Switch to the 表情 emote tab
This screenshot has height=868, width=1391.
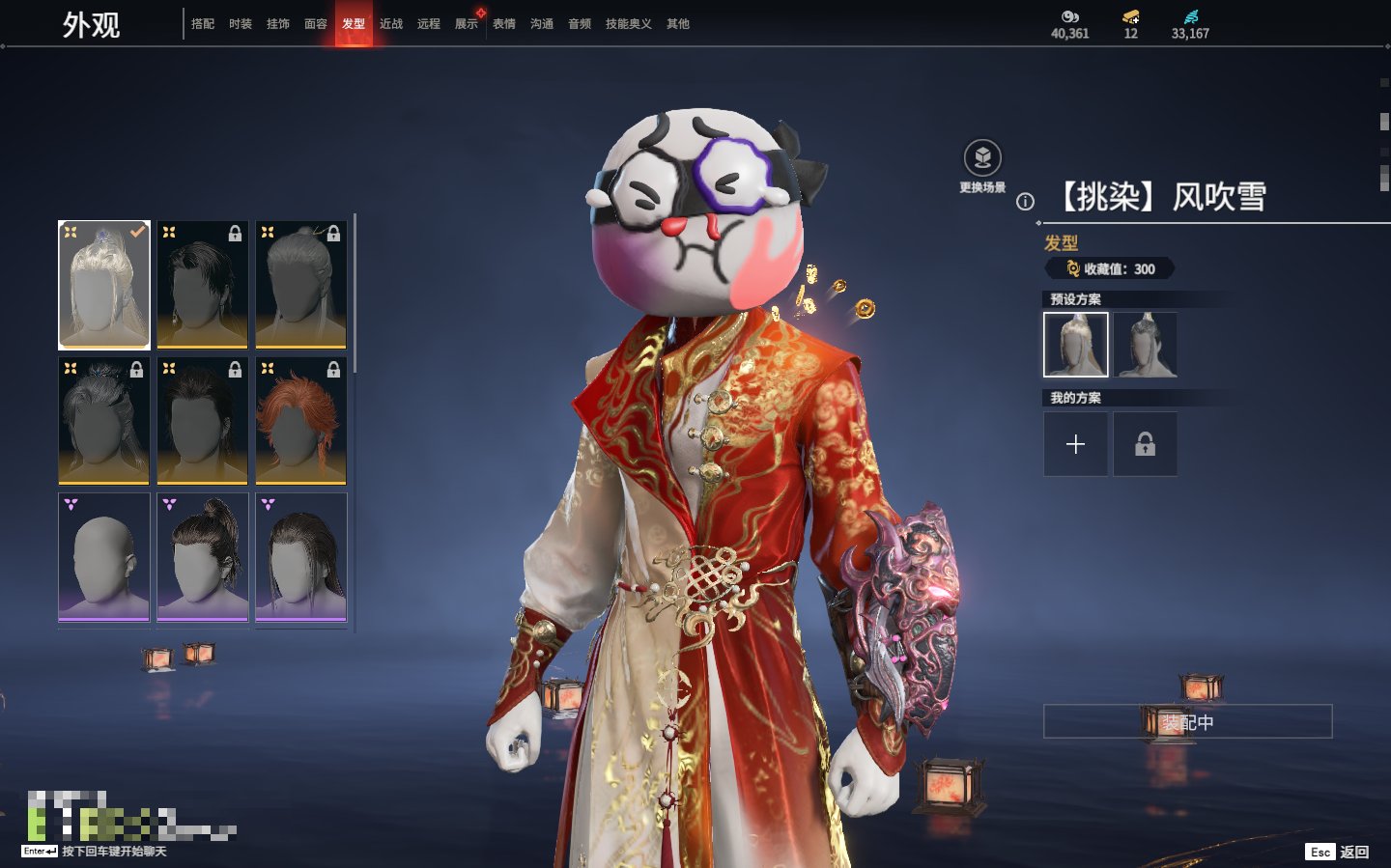(504, 24)
